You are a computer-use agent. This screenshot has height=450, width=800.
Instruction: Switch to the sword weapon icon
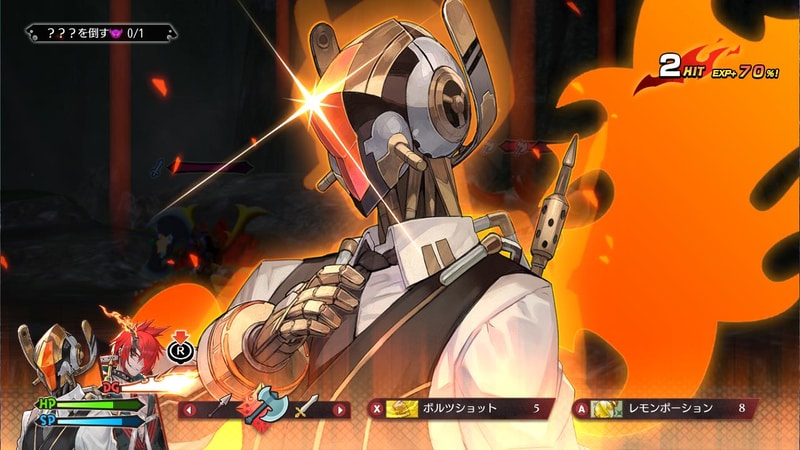pos(305,407)
